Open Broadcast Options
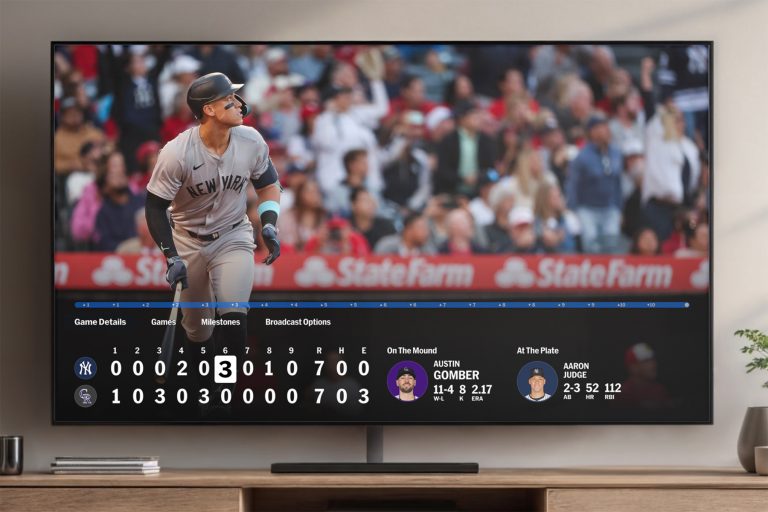The width and height of the screenshot is (768, 512). tap(298, 322)
